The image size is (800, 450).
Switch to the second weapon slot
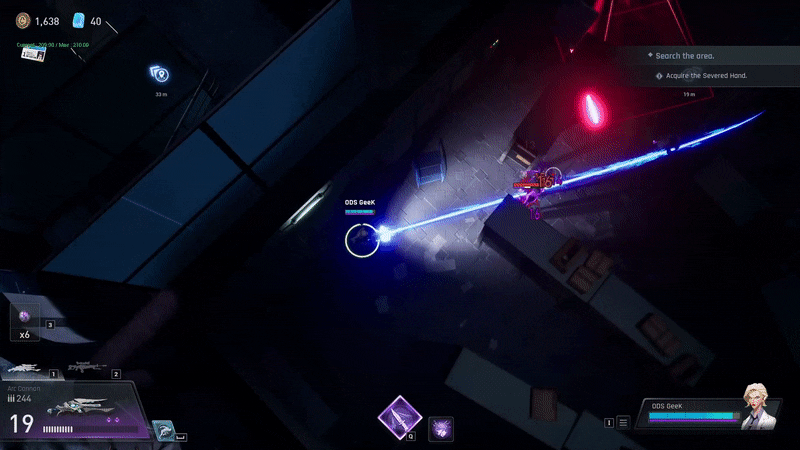(88, 369)
